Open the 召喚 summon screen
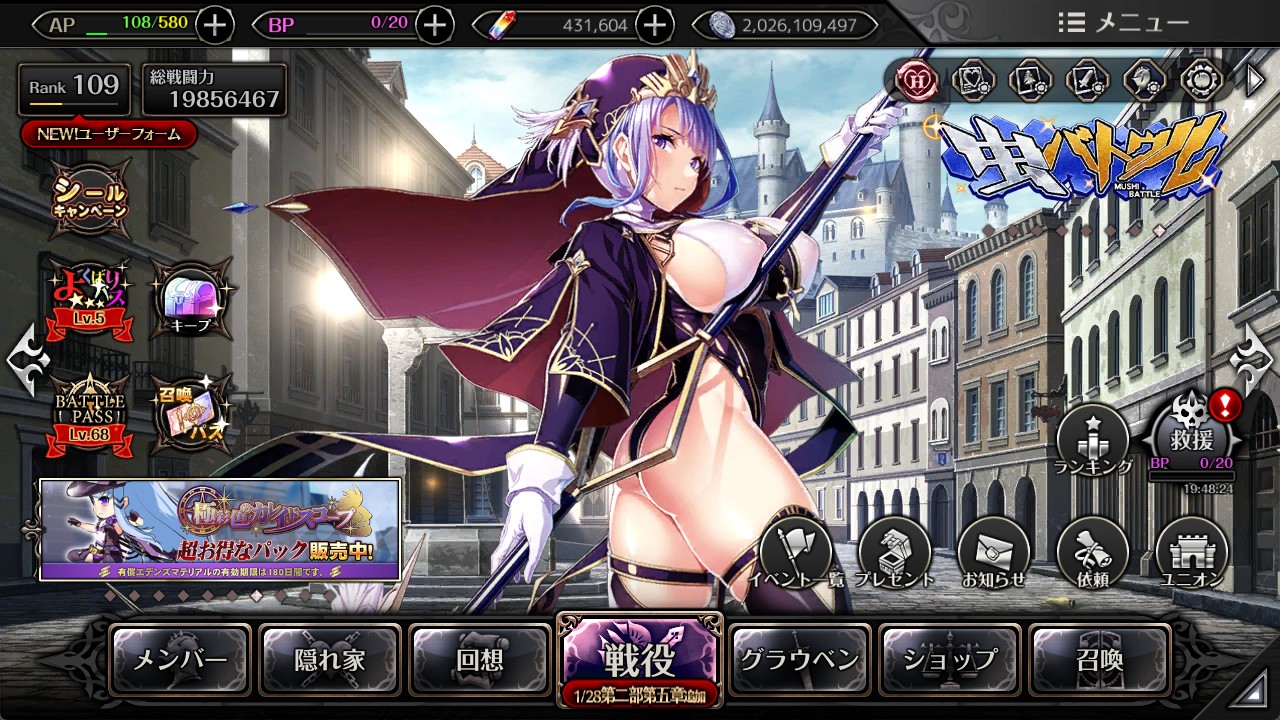Image resolution: width=1280 pixels, height=720 pixels. (1100, 659)
